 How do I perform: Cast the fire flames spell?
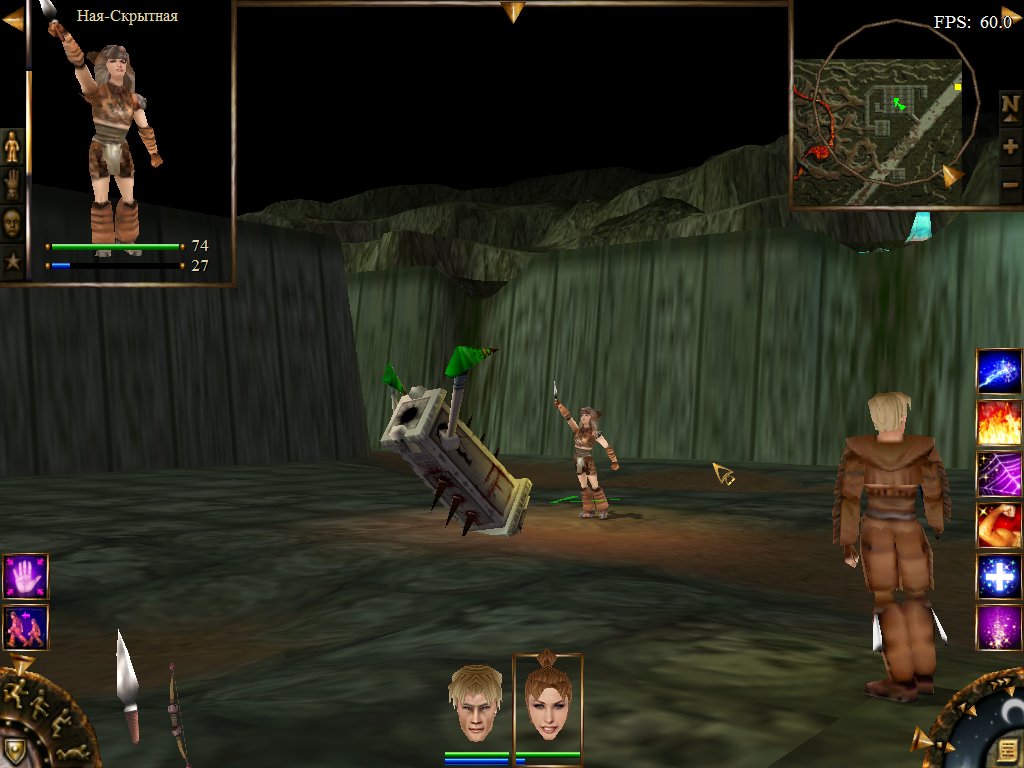pyautogui.click(x=998, y=422)
